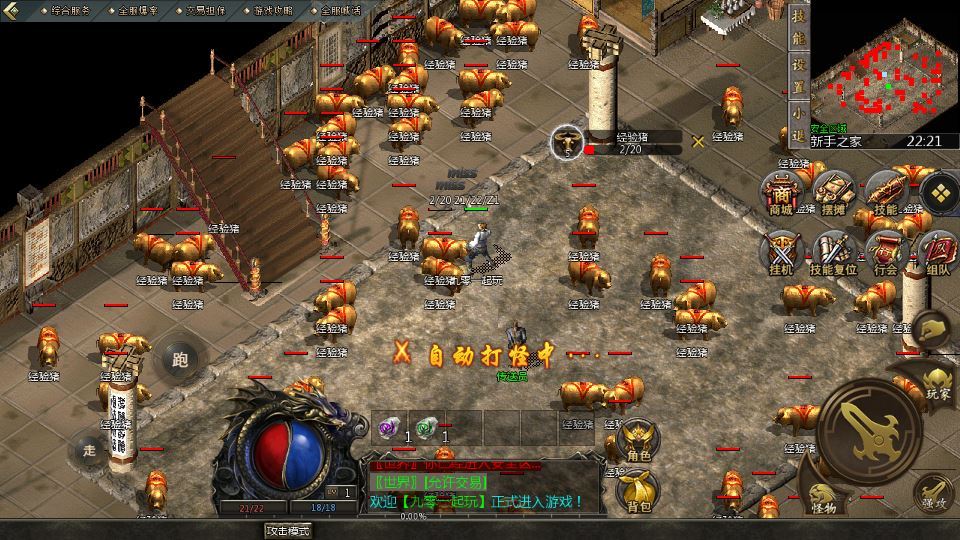Click the 跑 run button
The height and width of the screenshot is (540, 960).
(180, 358)
